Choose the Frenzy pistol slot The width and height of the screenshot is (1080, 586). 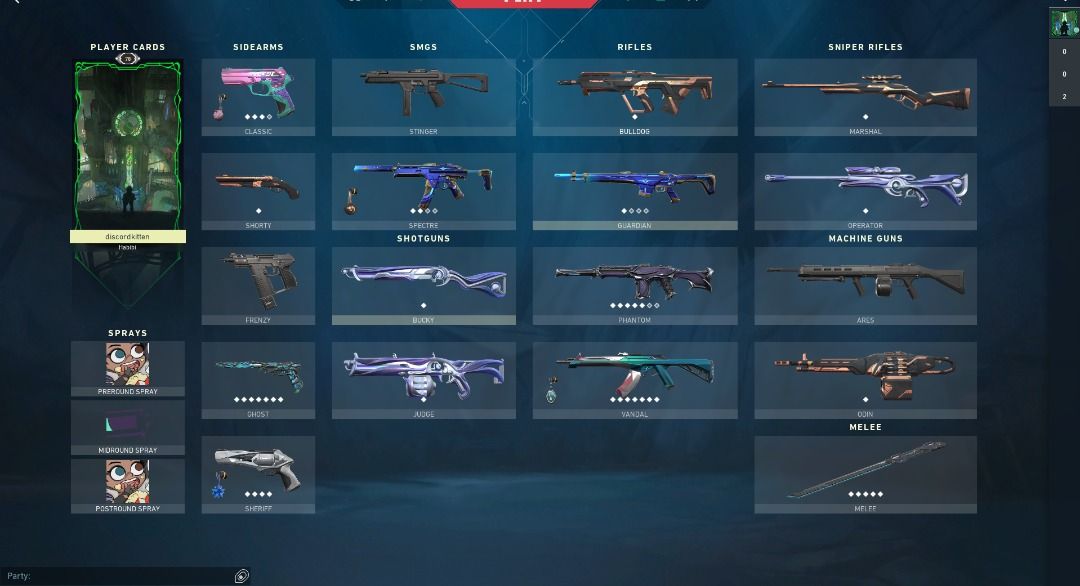258,285
